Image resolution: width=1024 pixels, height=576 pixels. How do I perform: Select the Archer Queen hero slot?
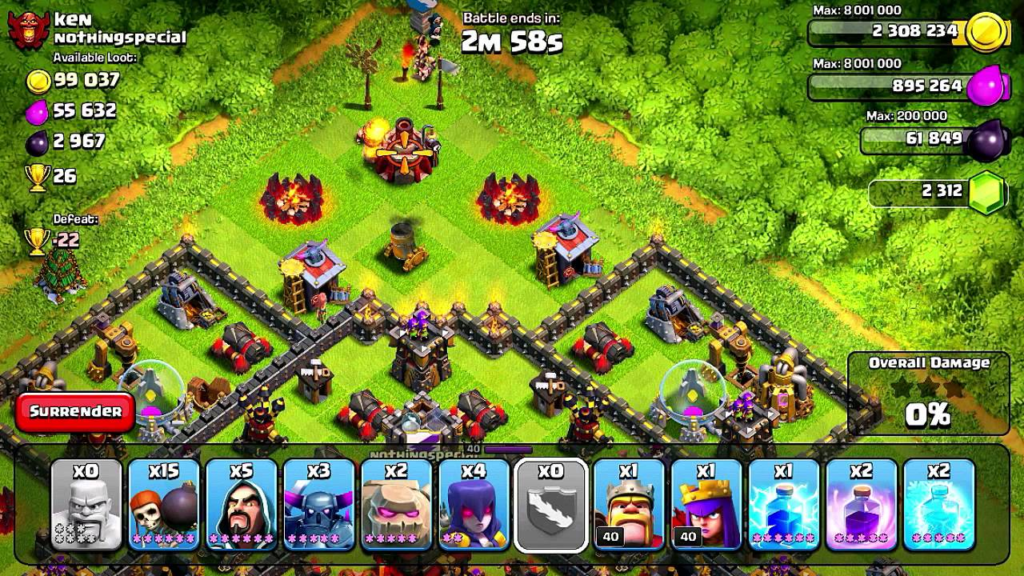[706, 505]
